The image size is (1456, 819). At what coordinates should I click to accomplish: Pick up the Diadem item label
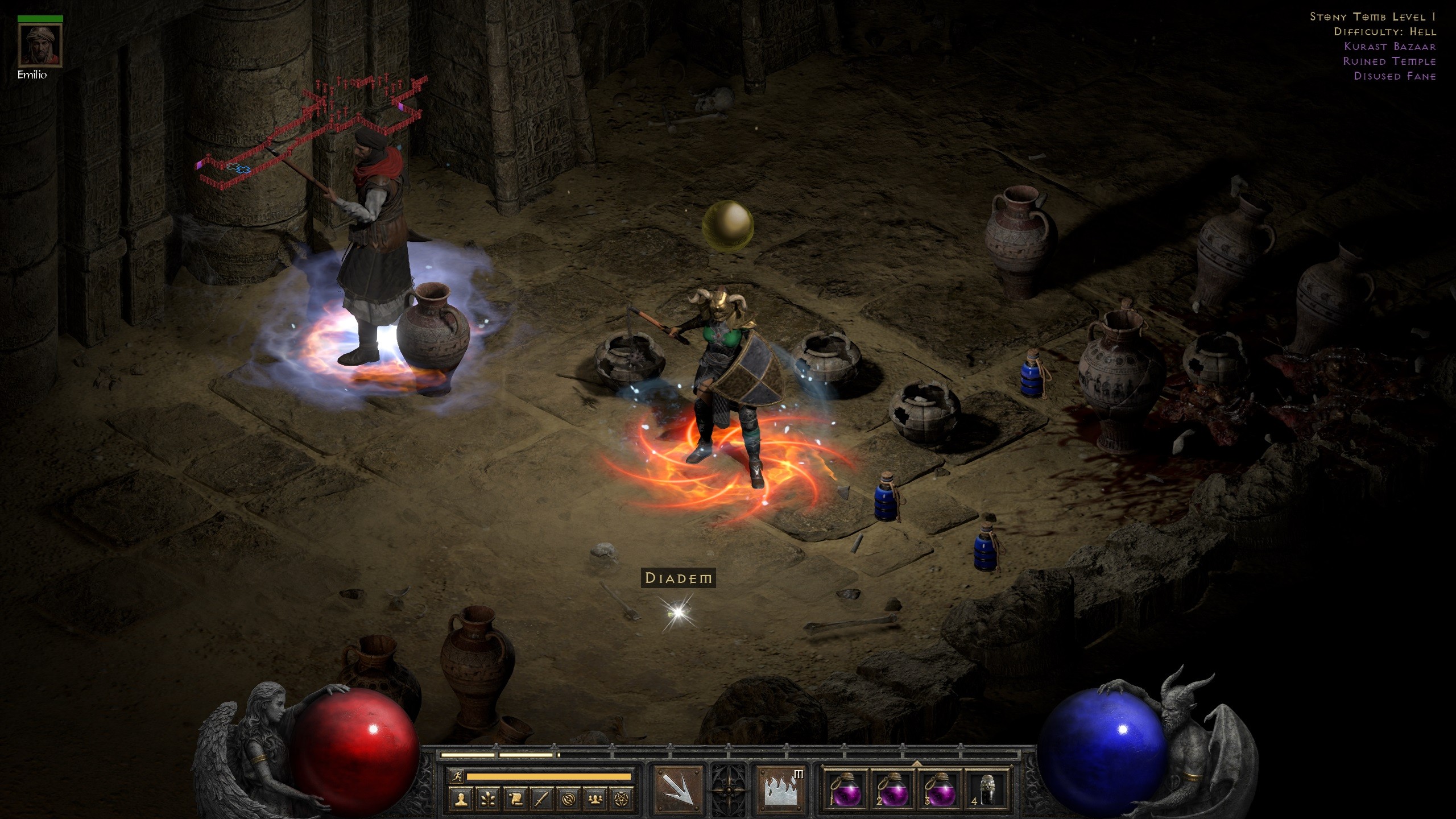pyautogui.click(x=678, y=578)
